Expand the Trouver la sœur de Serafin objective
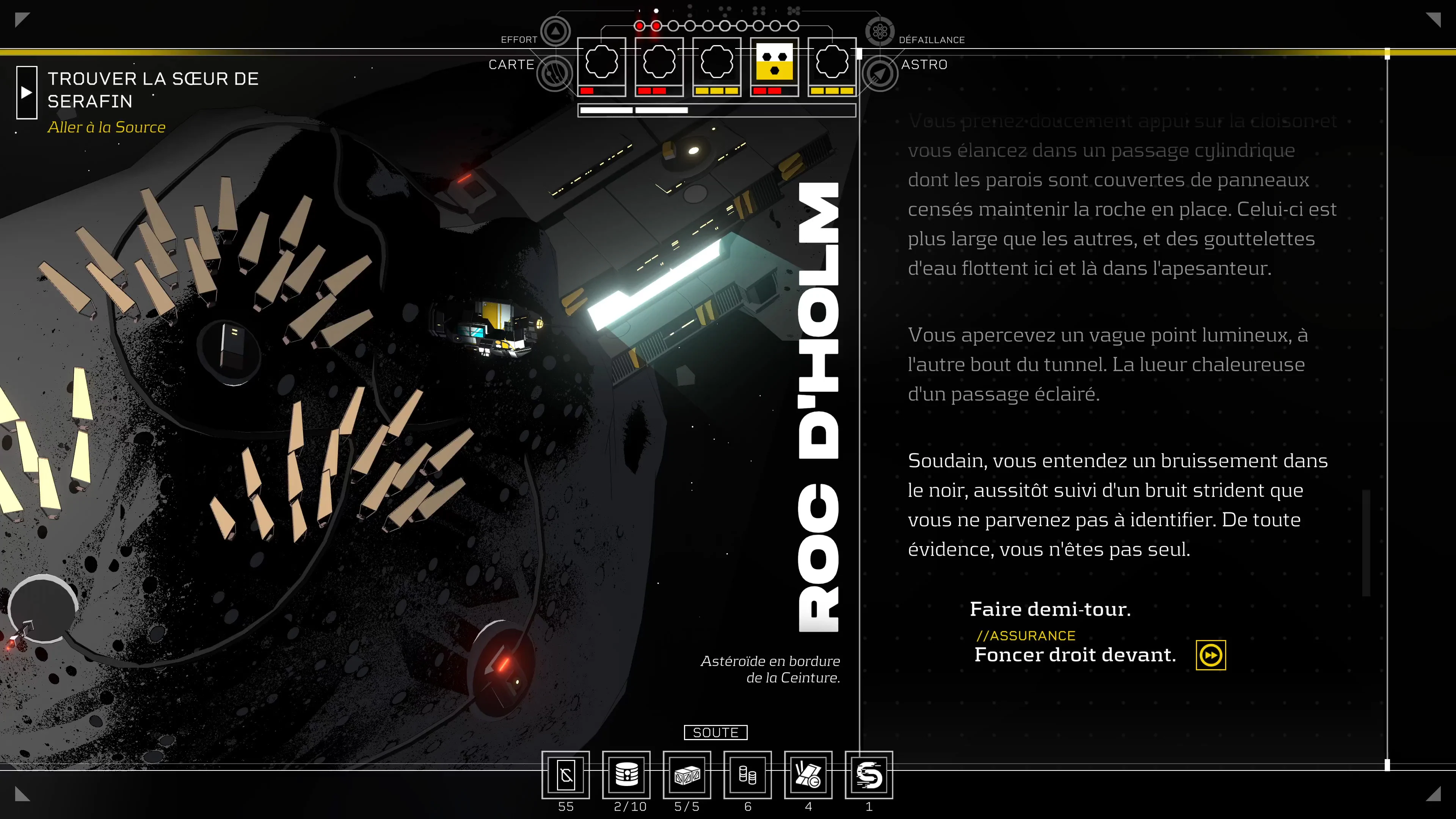 (x=27, y=93)
